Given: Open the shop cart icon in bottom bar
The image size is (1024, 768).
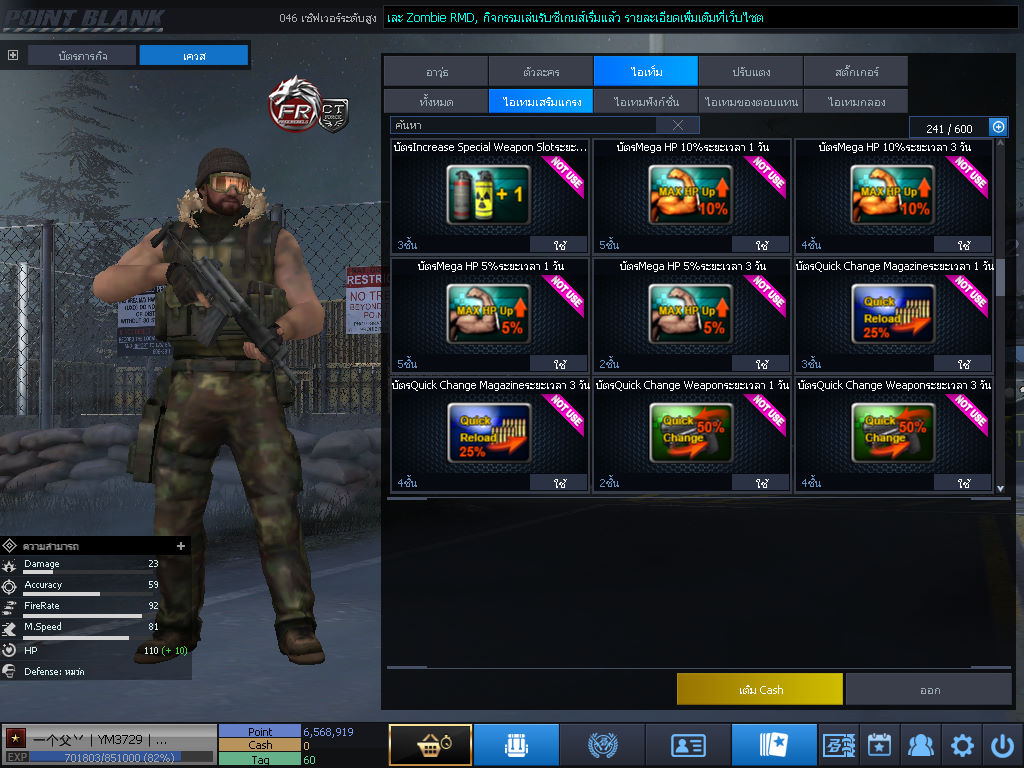Looking at the screenshot, I should [x=430, y=745].
